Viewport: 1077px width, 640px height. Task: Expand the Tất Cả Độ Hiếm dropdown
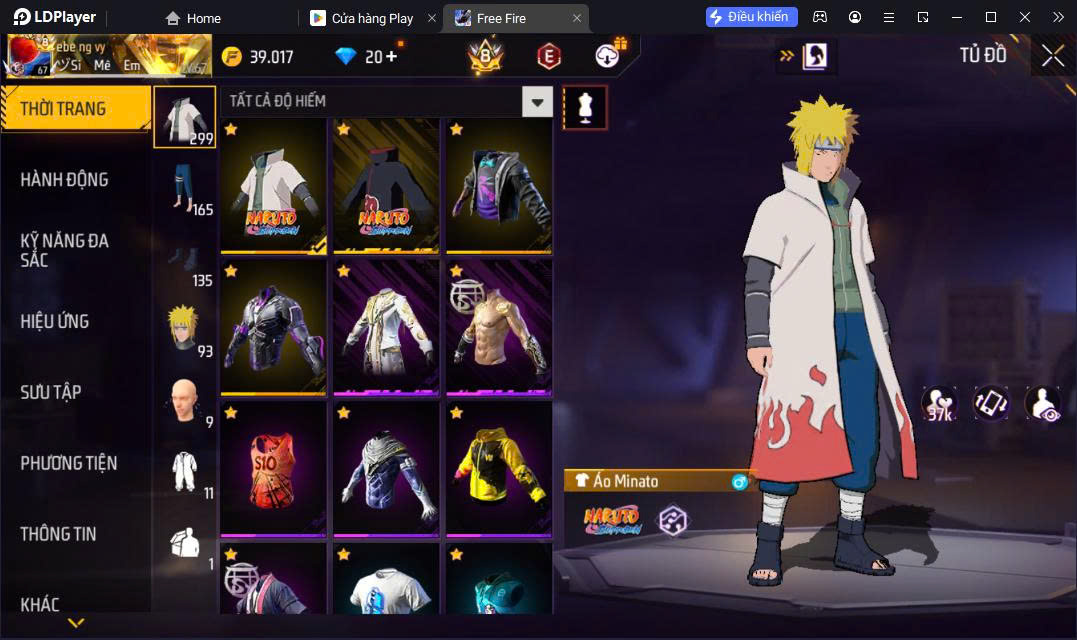(x=538, y=101)
